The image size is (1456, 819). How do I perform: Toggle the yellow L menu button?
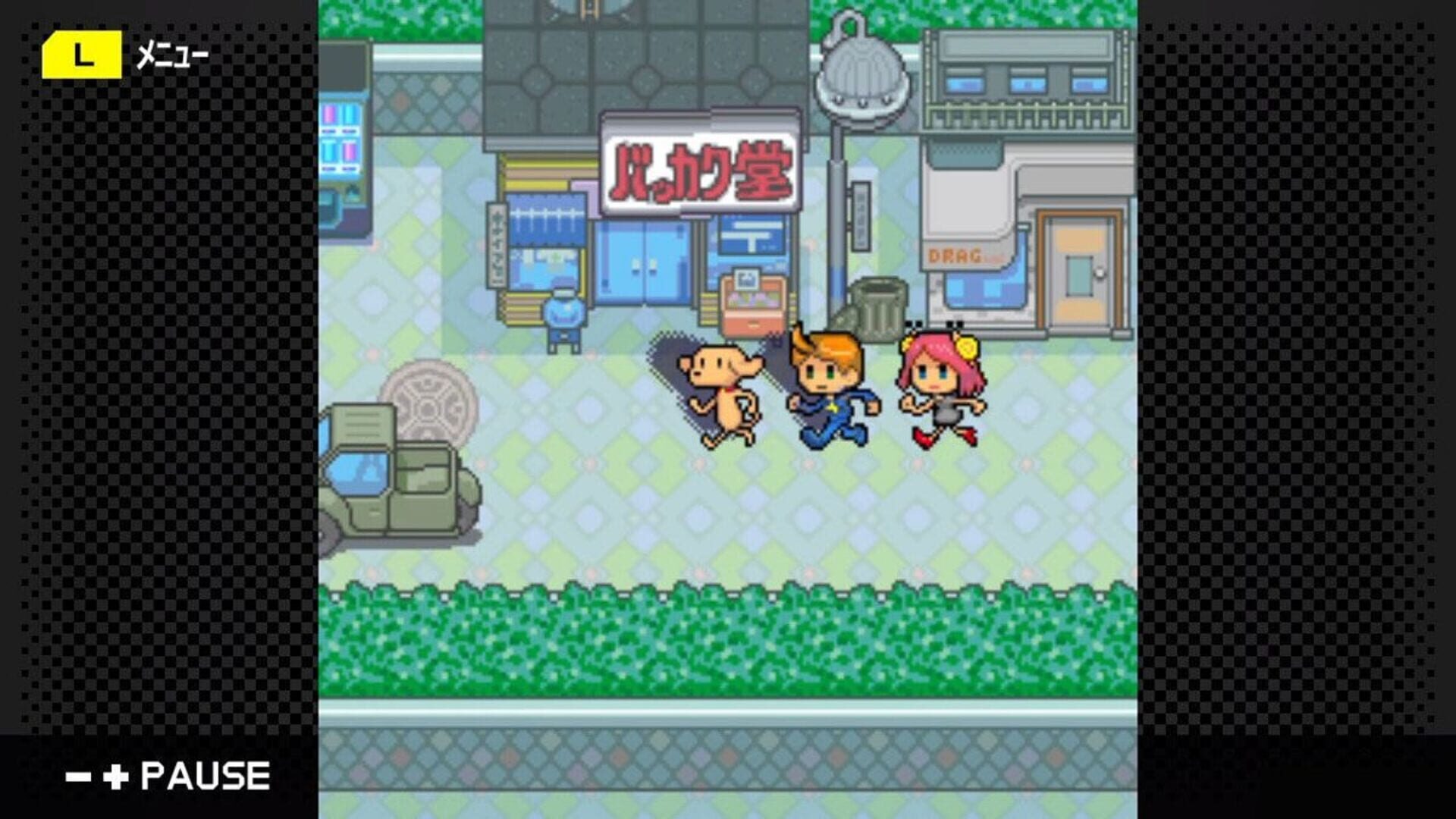pos(83,53)
